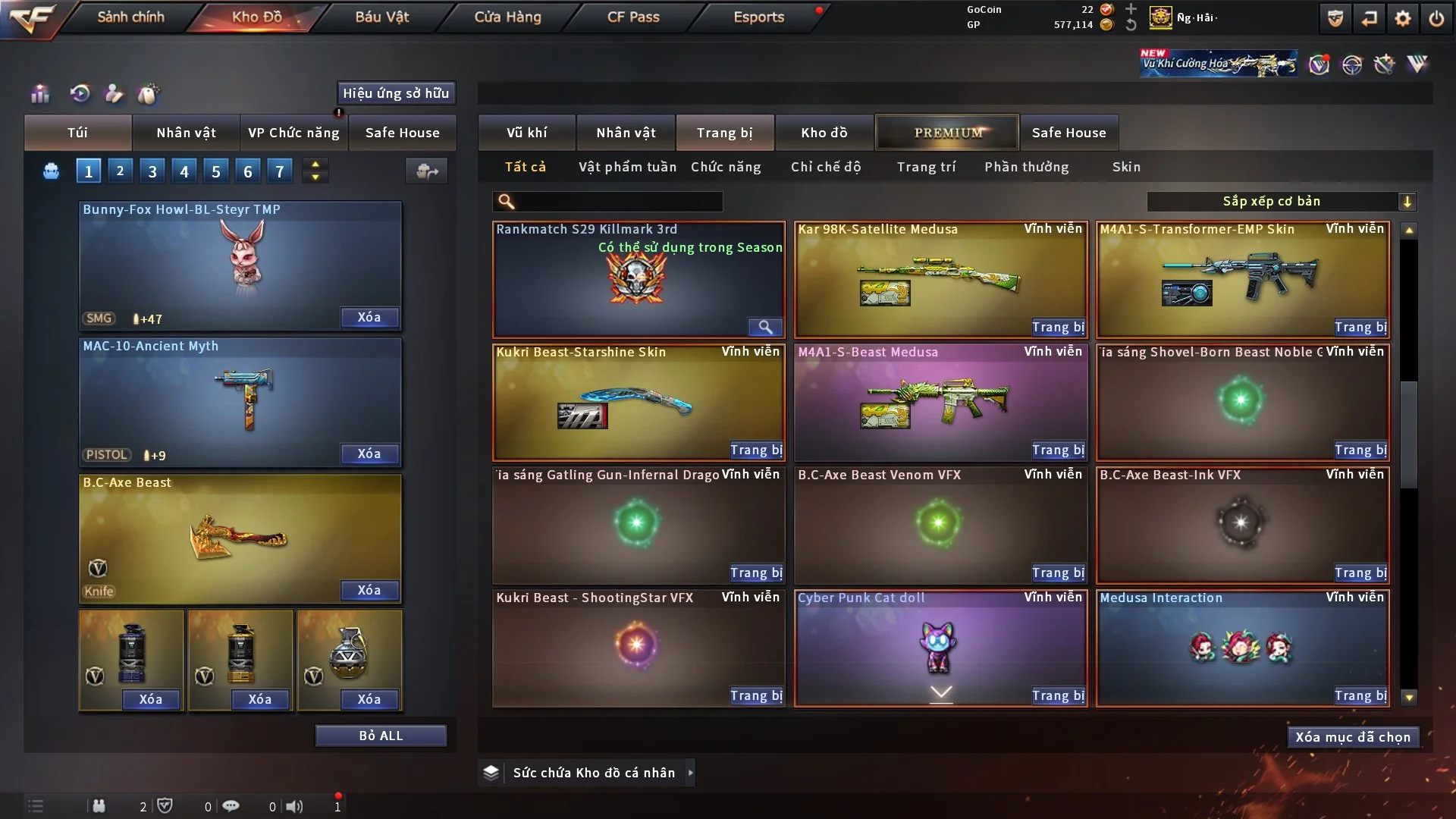Show the Skin category filter
The image size is (1456, 819).
[x=1126, y=167]
